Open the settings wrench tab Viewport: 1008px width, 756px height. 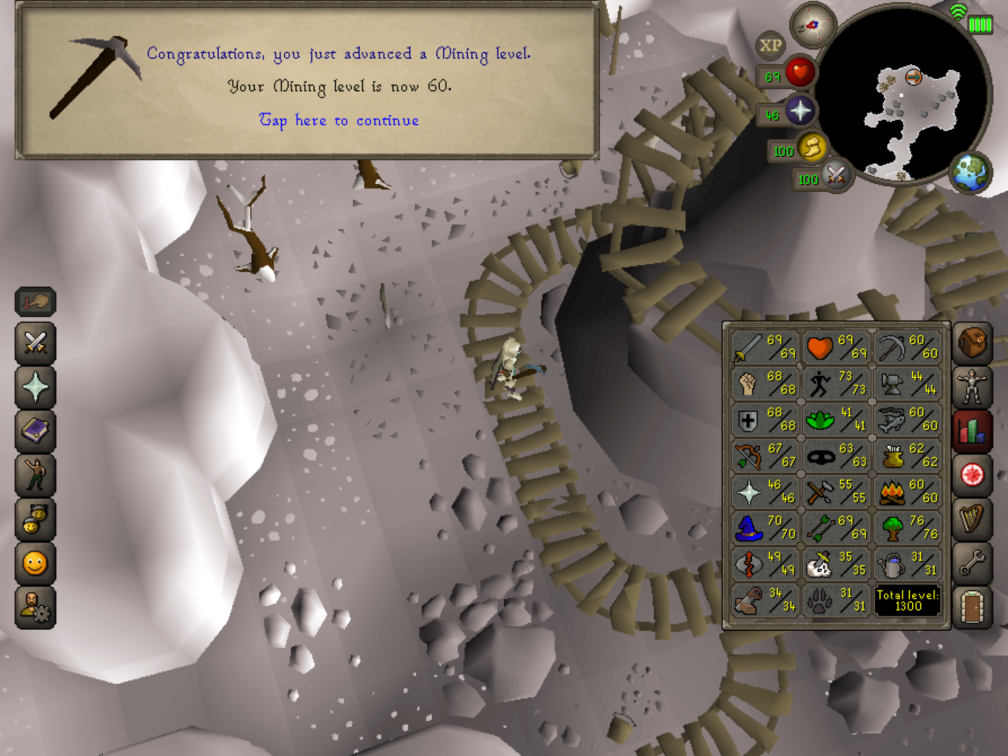[972, 561]
